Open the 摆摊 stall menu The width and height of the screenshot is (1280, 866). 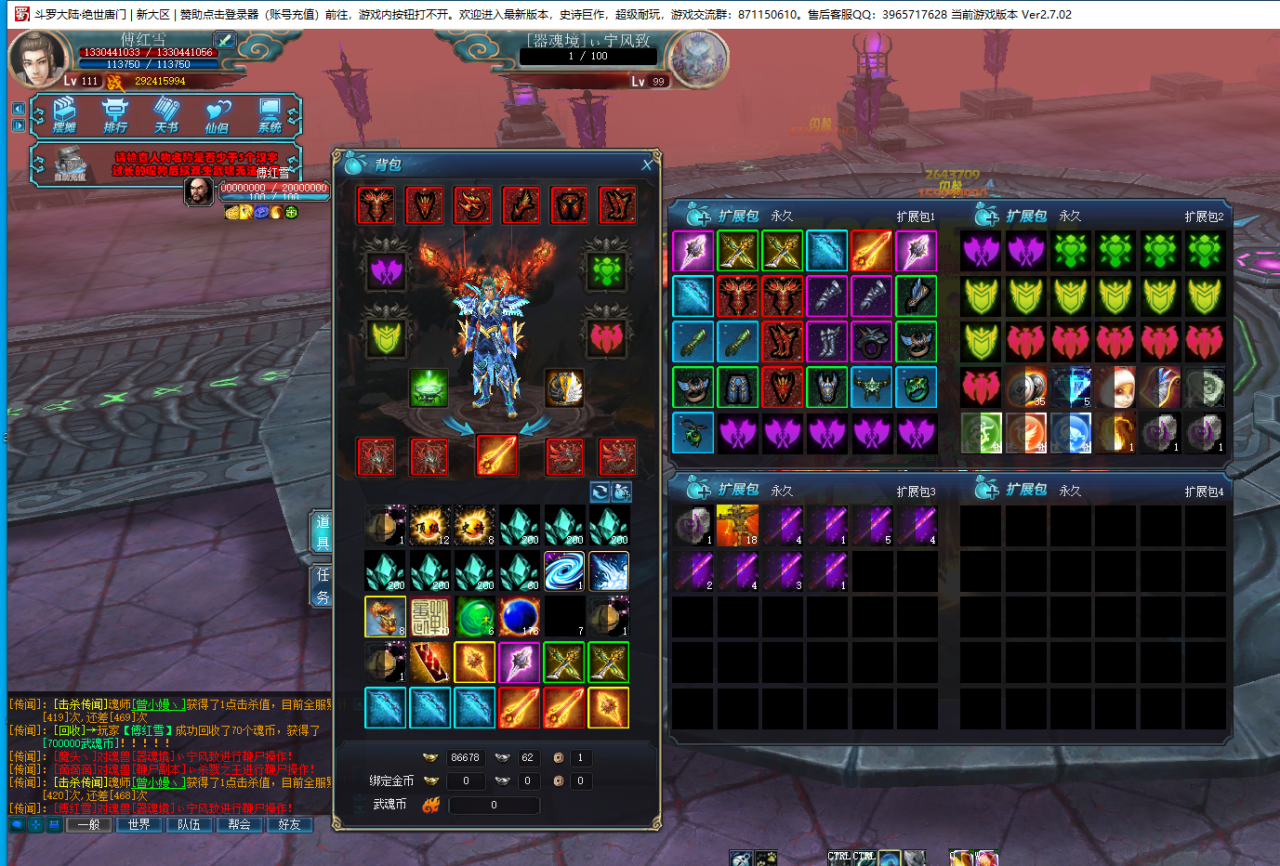(x=65, y=115)
